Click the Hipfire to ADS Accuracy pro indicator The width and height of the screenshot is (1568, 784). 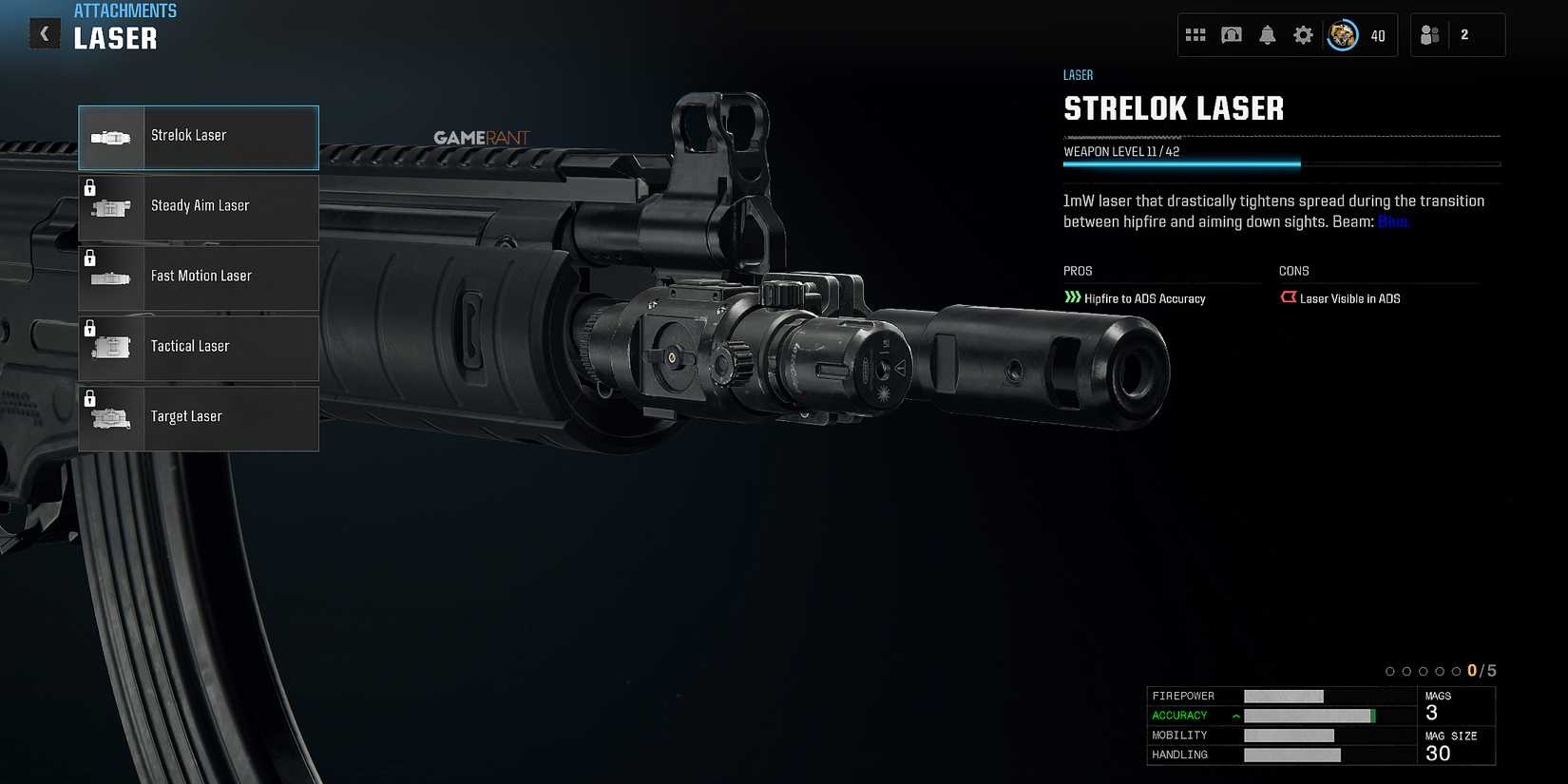coord(1137,297)
